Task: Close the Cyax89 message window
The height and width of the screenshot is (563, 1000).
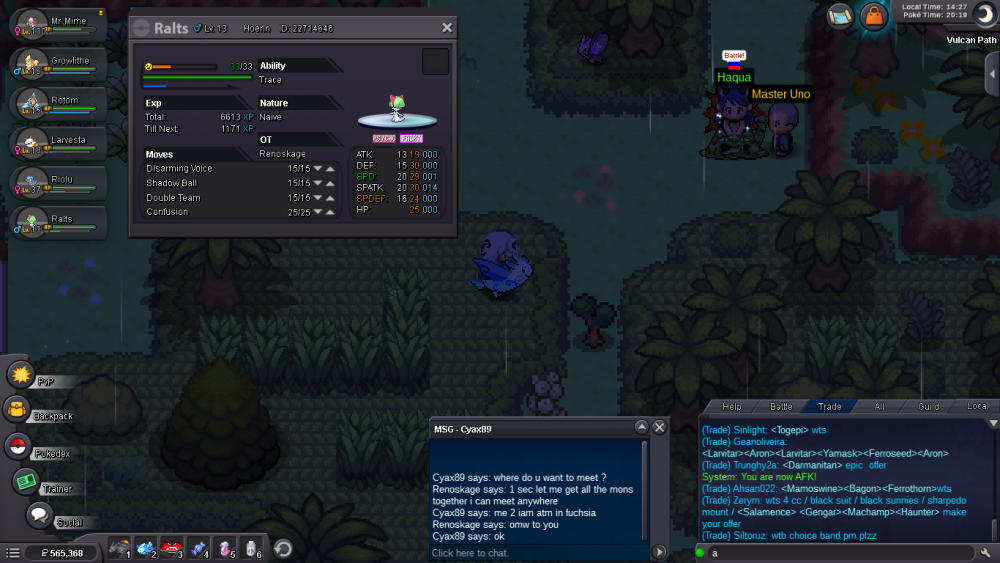Action: (659, 427)
